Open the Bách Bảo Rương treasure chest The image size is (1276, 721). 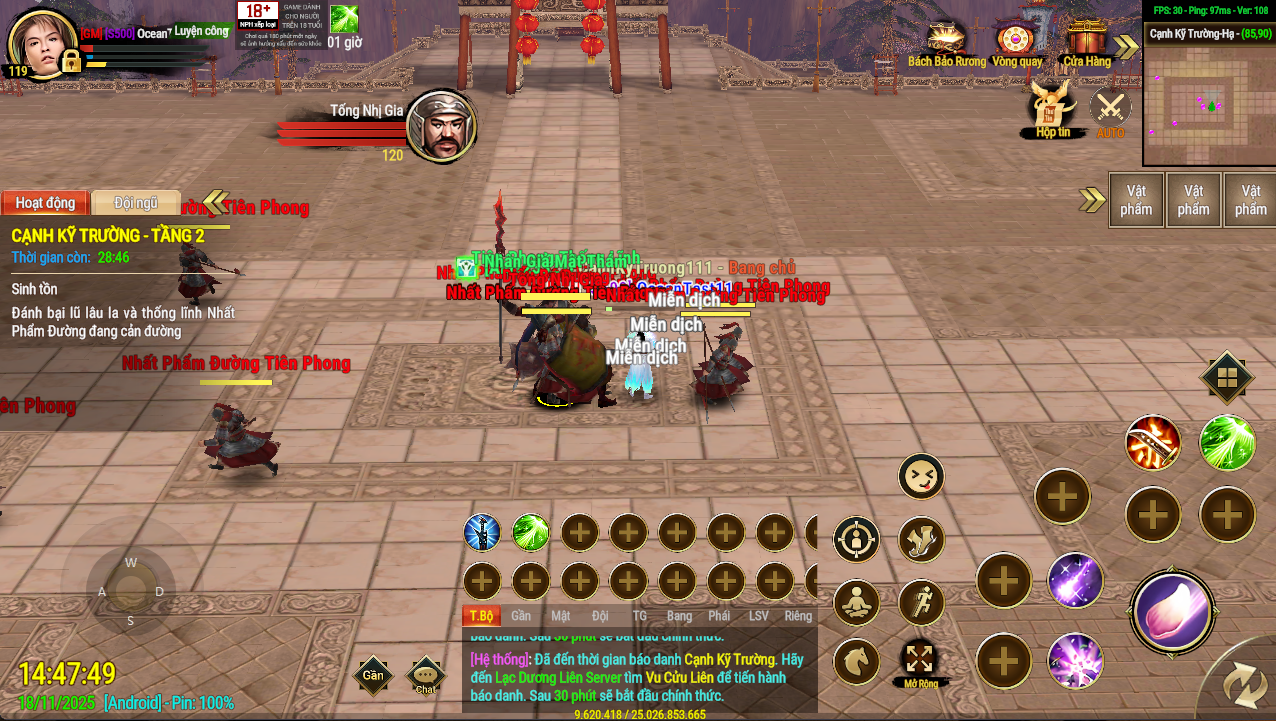[946, 43]
